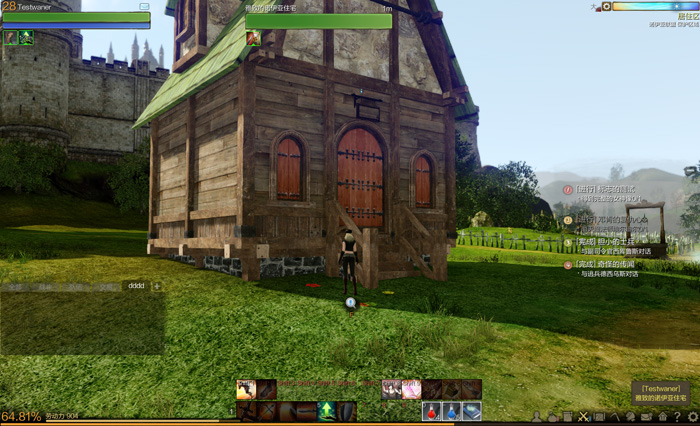
Task: Click the target's debuff icon under its bar
Action: (x=253, y=38)
